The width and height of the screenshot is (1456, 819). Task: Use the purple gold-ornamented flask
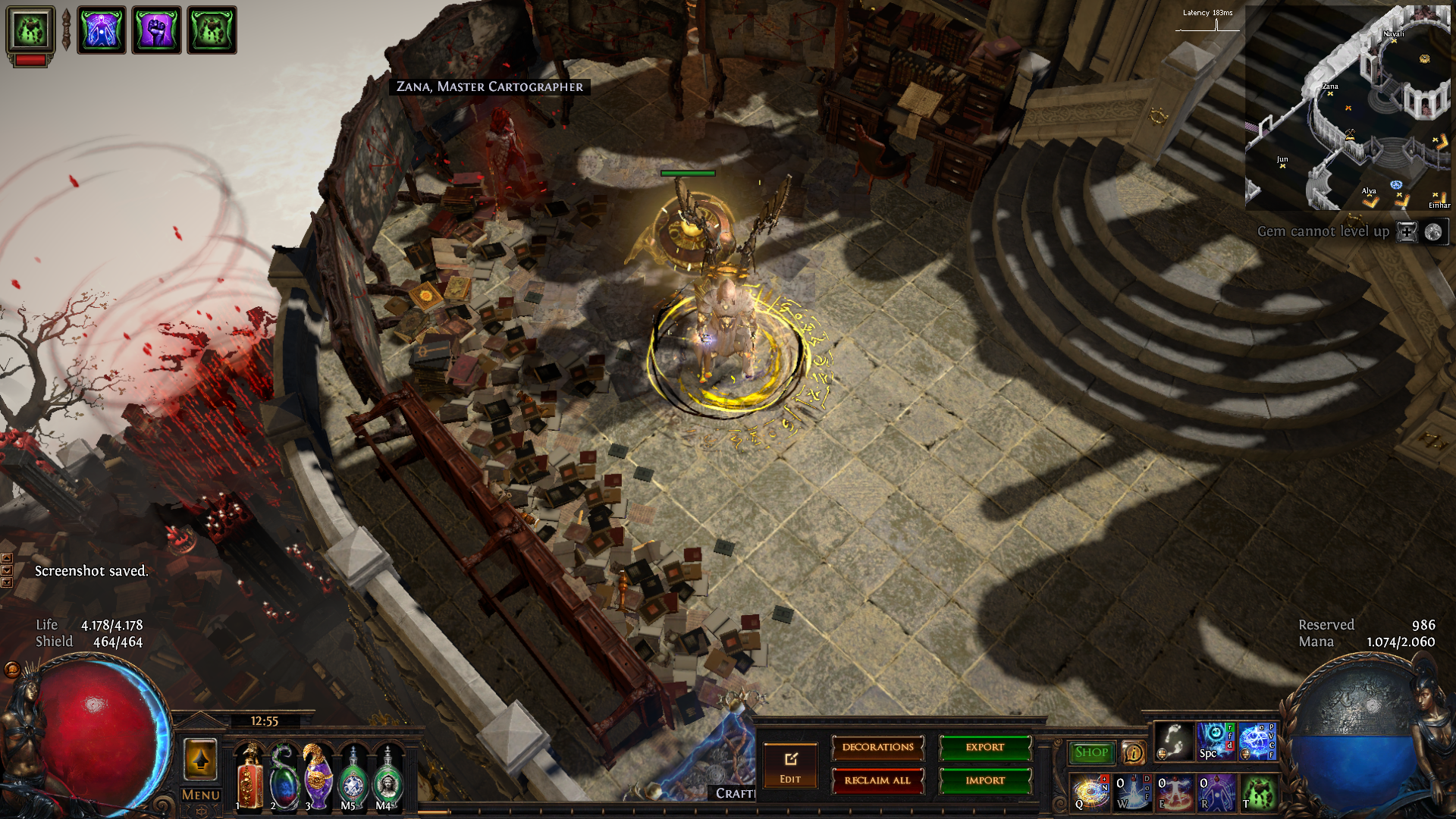tap(318, 778)
